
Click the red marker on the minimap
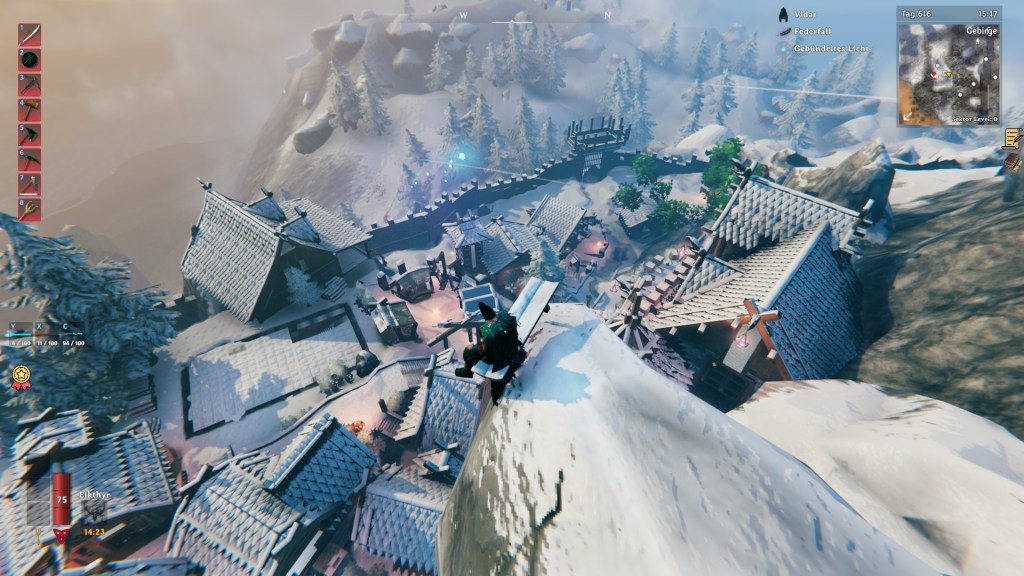[x=934, y=74]
